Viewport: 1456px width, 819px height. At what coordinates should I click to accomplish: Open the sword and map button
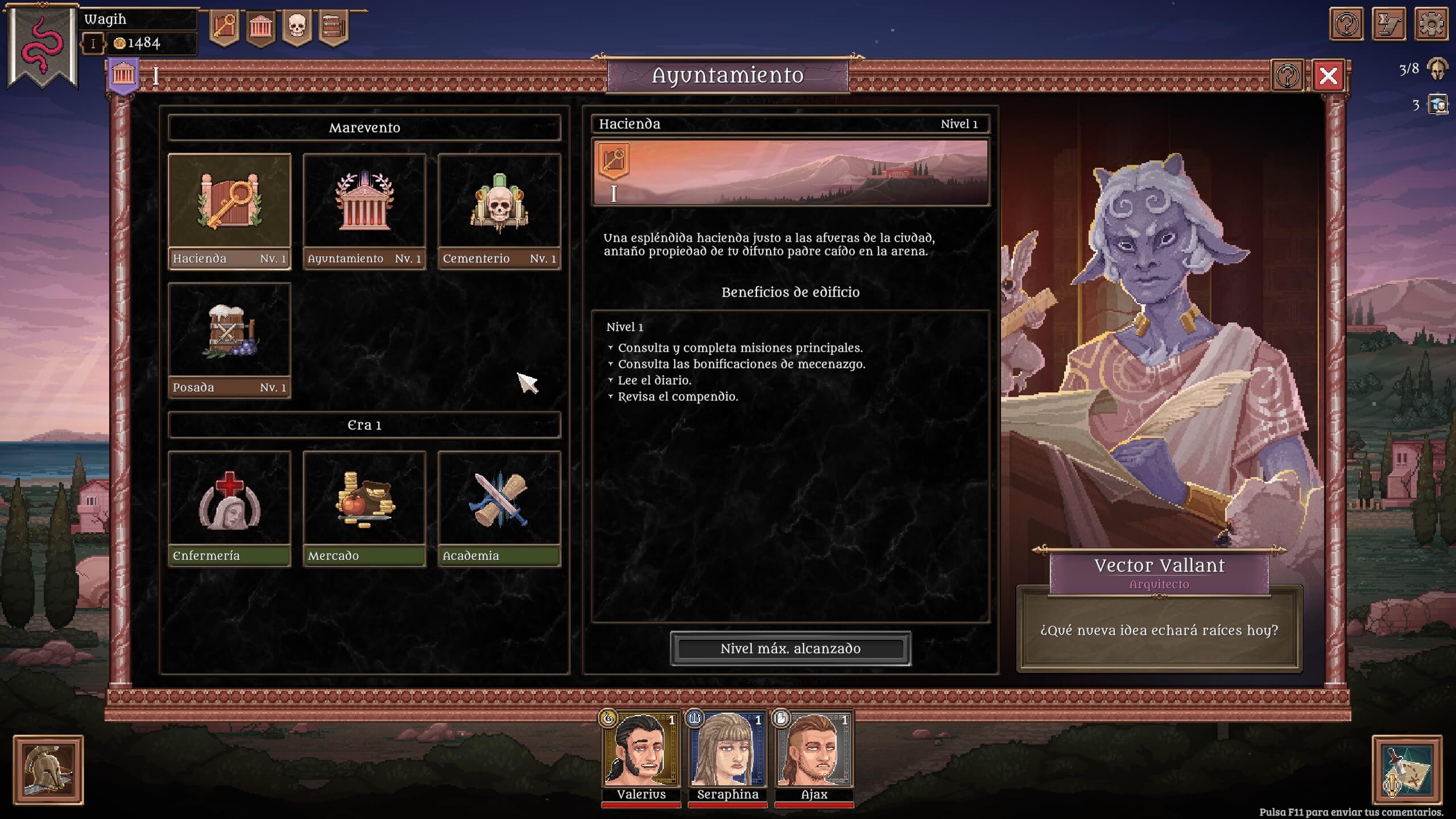1407,770
